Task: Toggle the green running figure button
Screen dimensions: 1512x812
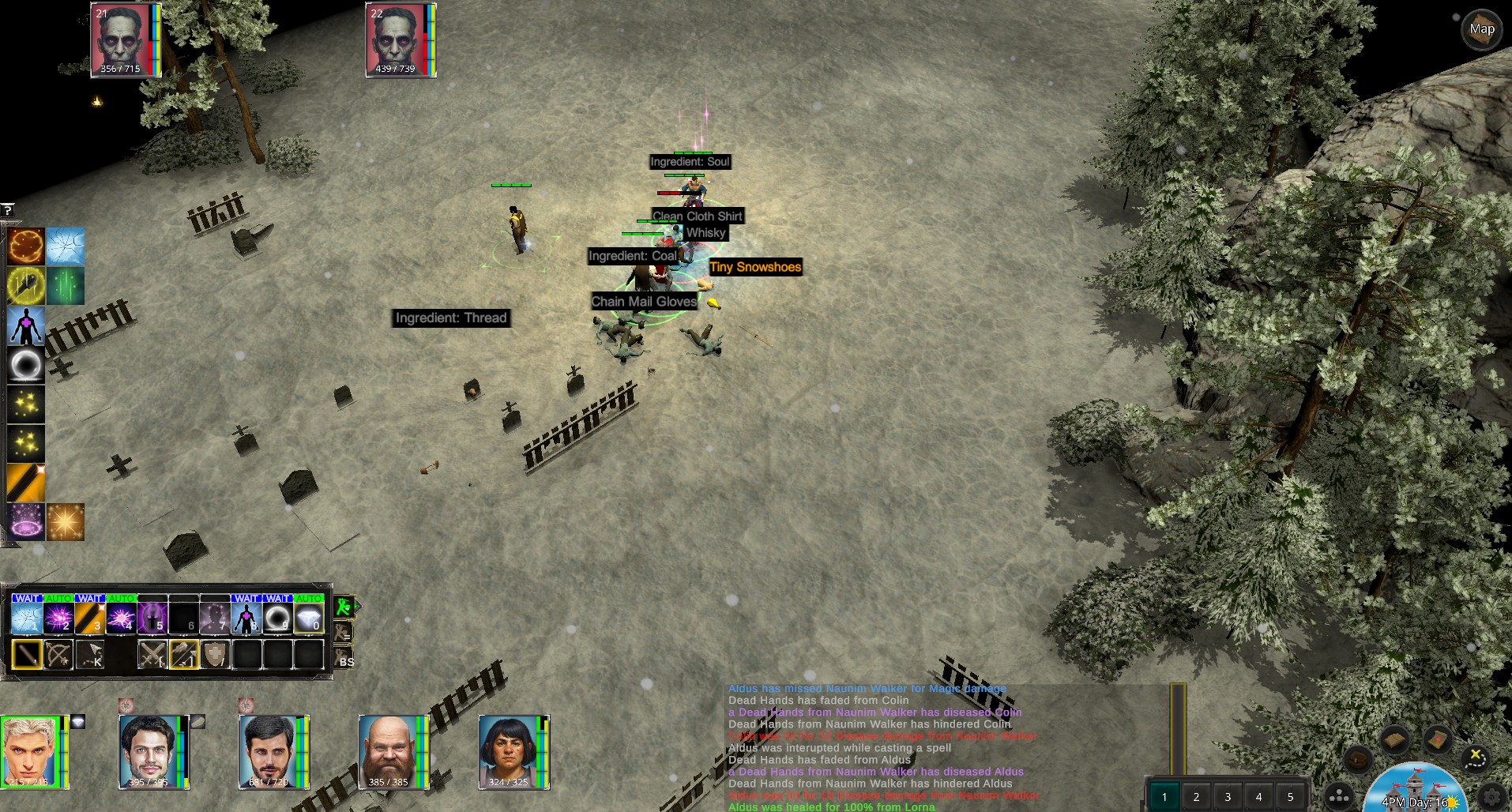Action: pos(344,607)
